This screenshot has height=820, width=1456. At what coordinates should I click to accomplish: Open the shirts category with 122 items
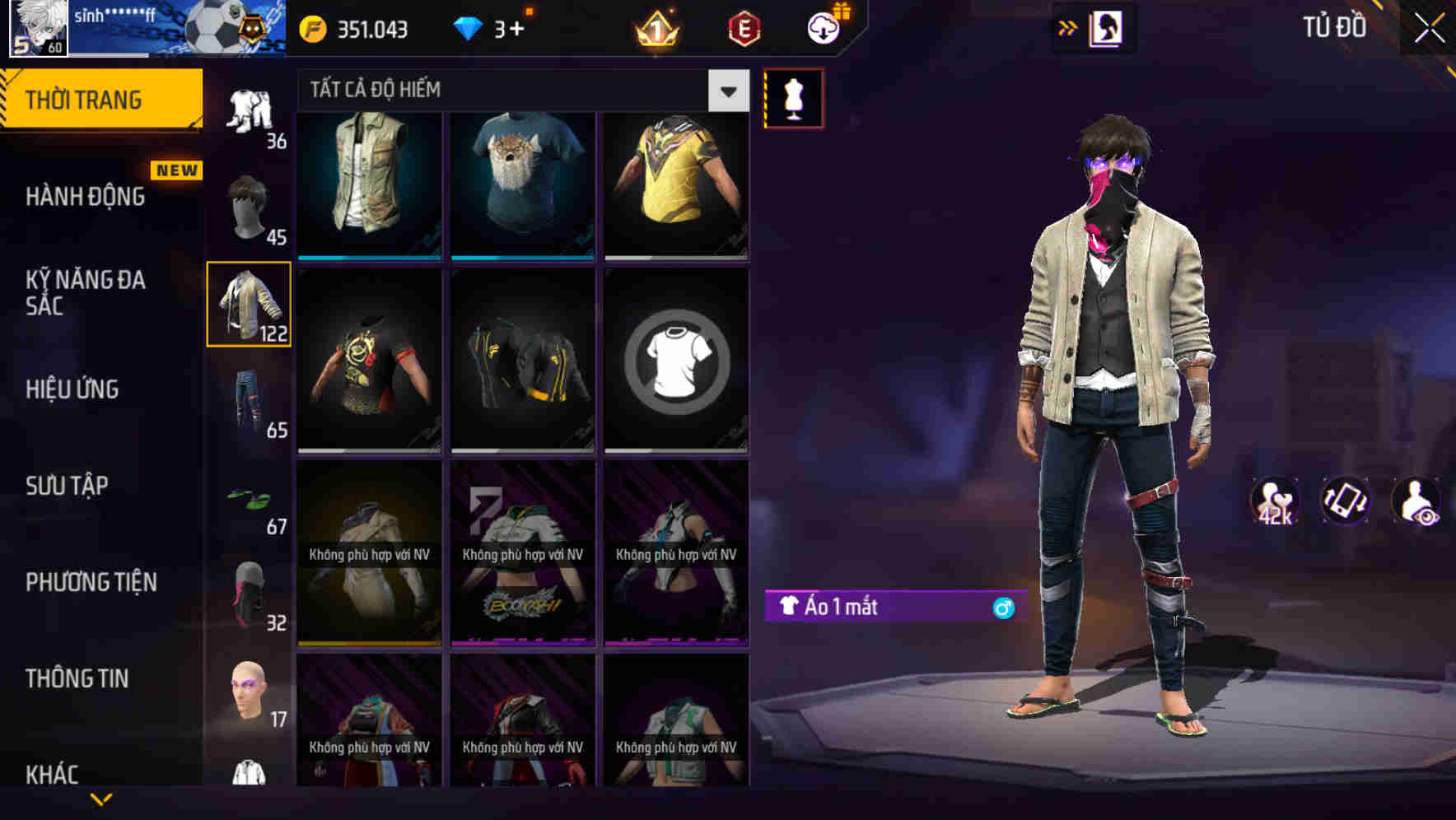(249, 305)
